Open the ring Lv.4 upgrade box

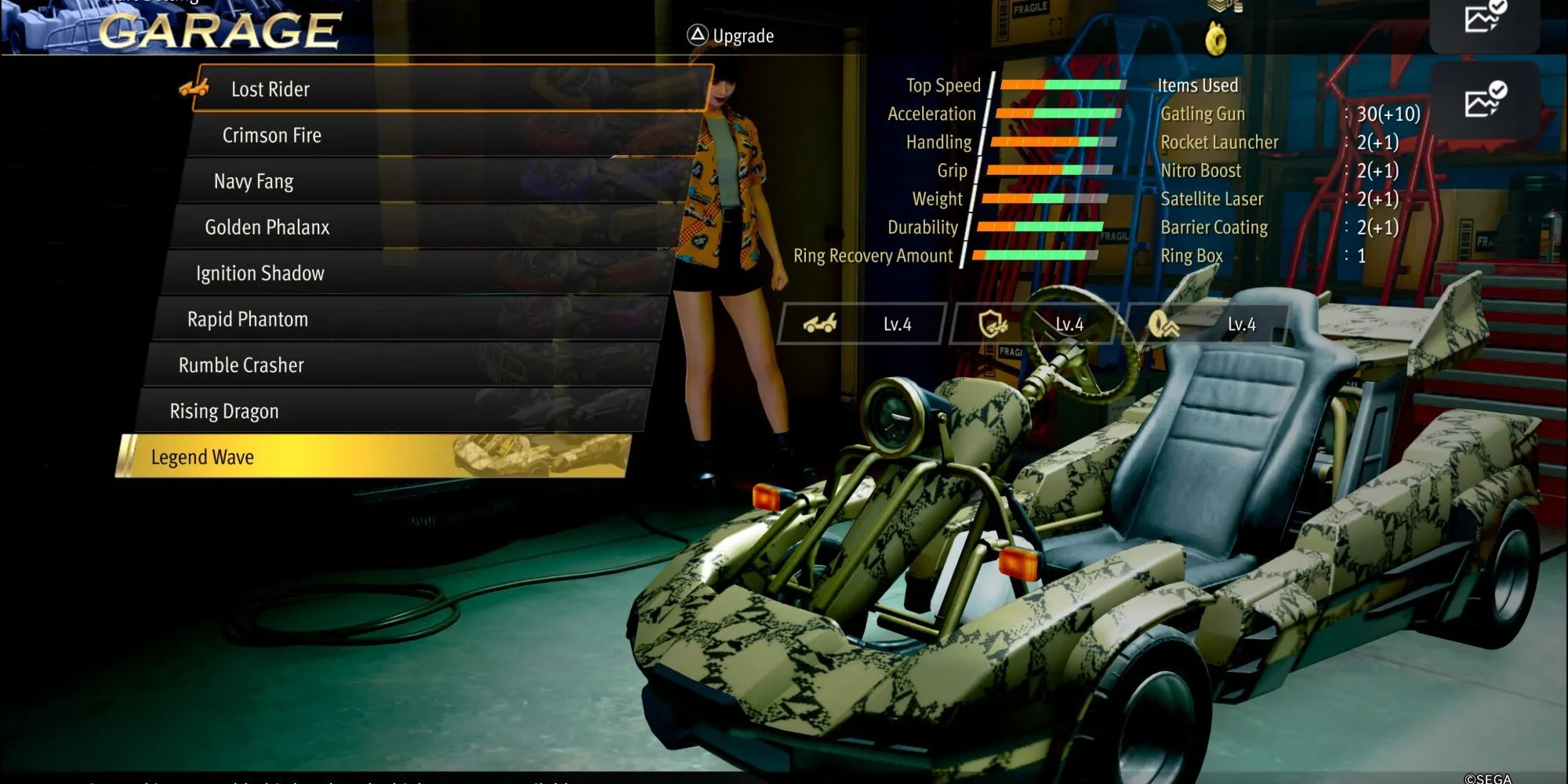coord(1206,324)
